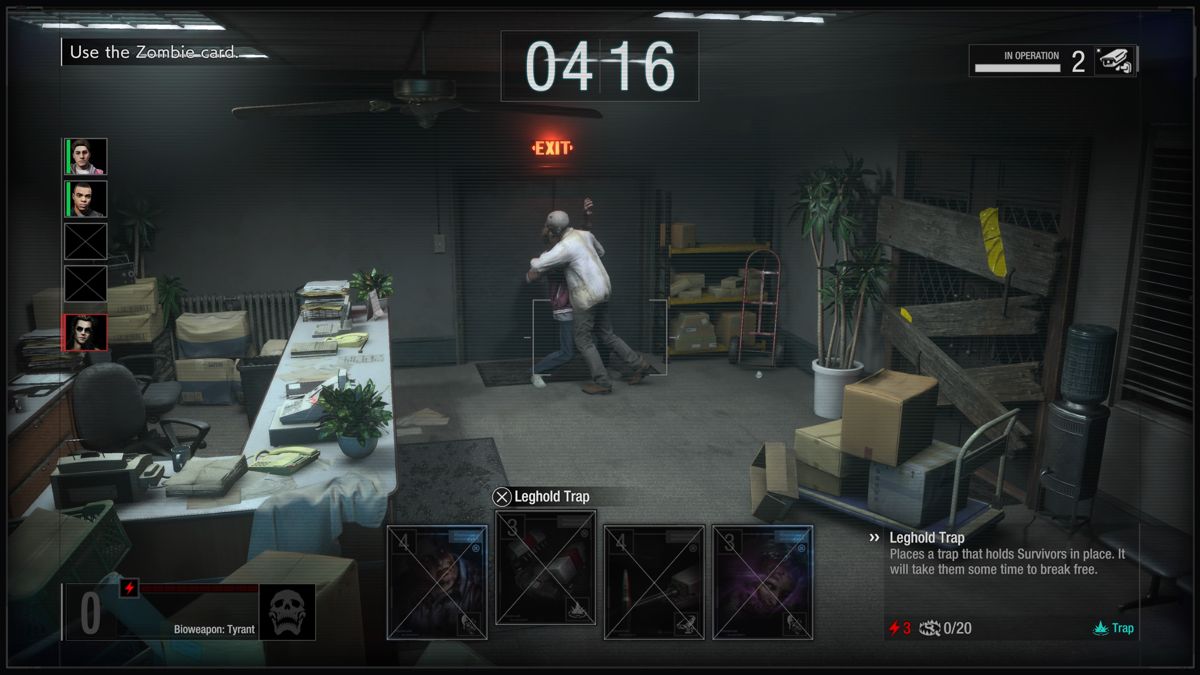The height and width of the screenshot is (675, 1200).
Task: Pick the cost-4 bullet and gun card
Action: 654,581
